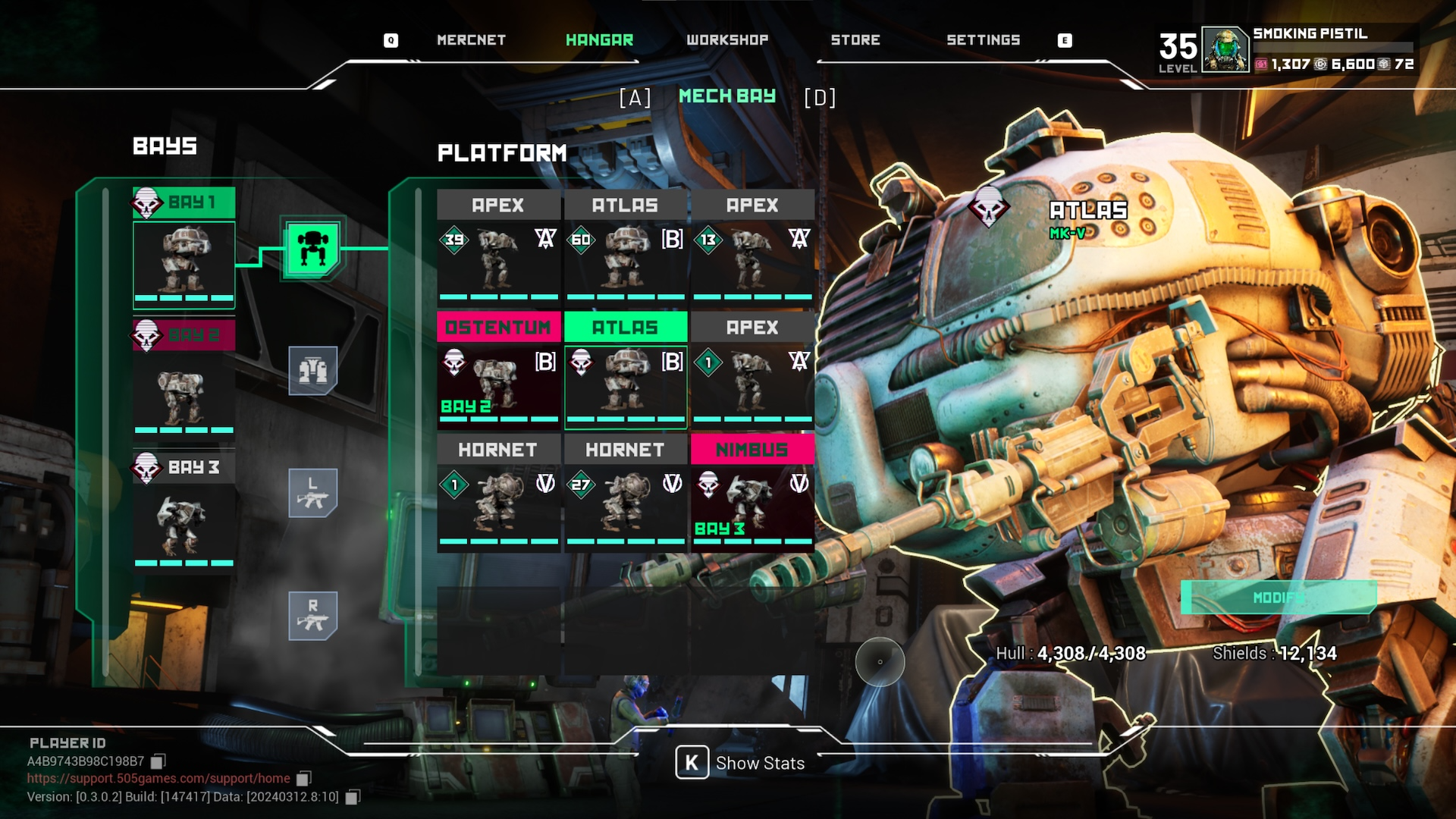Copy the player ID to clipboard
Screen dimensions: 1456x819
pyautogui.click(x=158, y=761)
